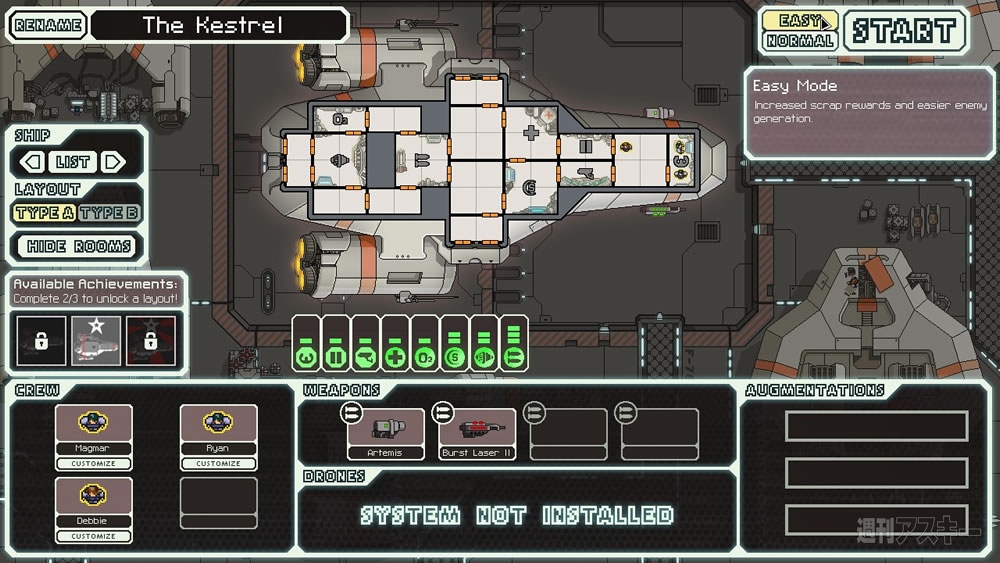Screen dimensions: 1000x563
Task: Open the ship LIST
Action: pos(73,161)
